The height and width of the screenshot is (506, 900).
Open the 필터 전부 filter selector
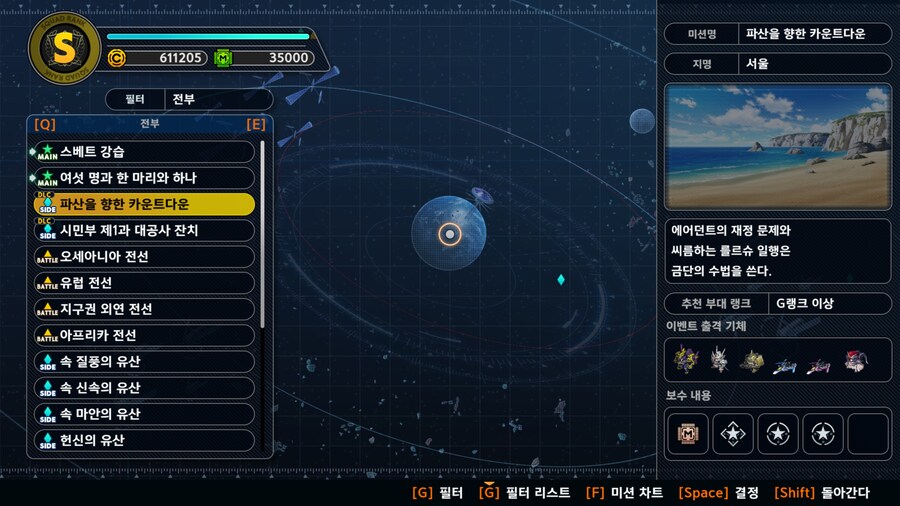[189, 100]
